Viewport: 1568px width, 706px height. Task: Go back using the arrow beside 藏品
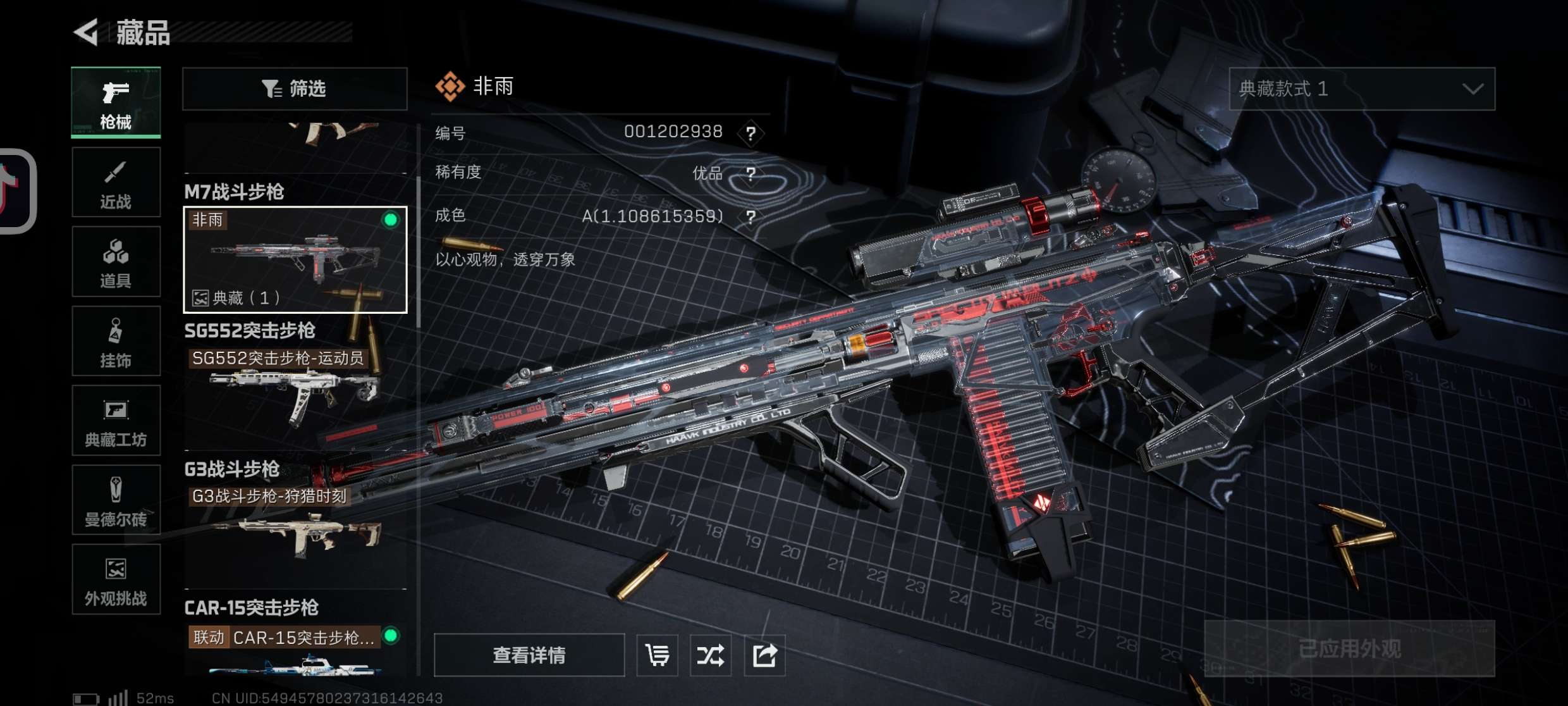pyautogui.click(x=87, y=32)
